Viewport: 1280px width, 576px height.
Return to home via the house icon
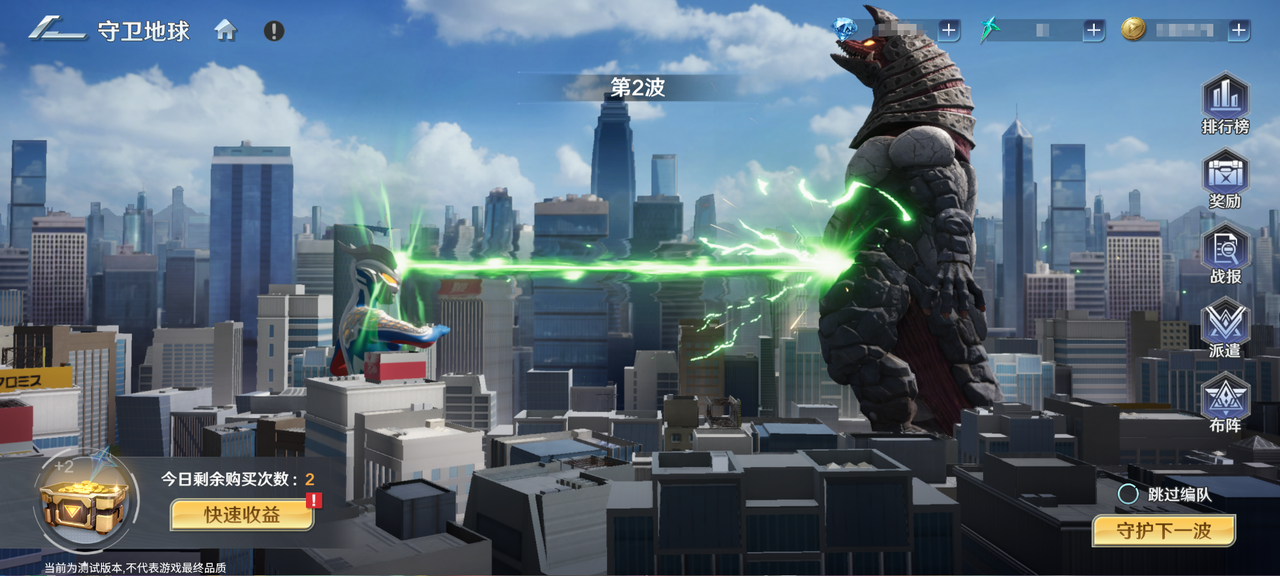coord(226,30)
